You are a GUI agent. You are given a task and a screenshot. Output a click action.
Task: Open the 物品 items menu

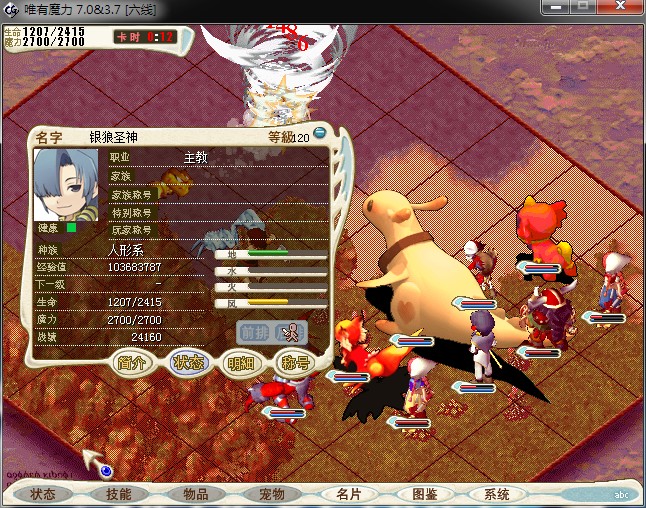point(195,494)
